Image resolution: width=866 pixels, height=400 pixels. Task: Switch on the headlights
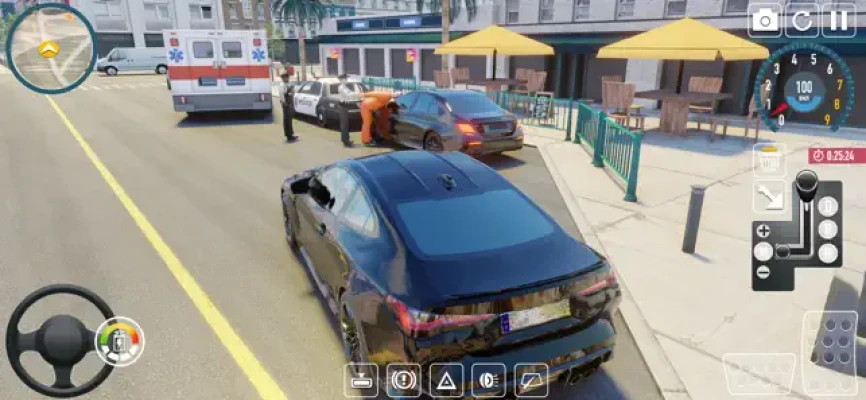[x=488, y=380]
